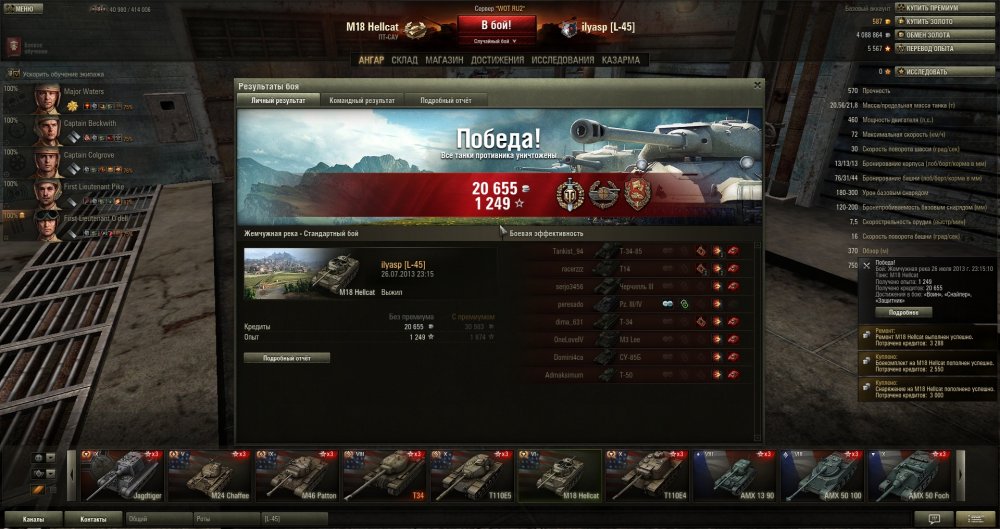
Task: Select the Jagdtiger in the tank carousel
Action: point(121,475)
